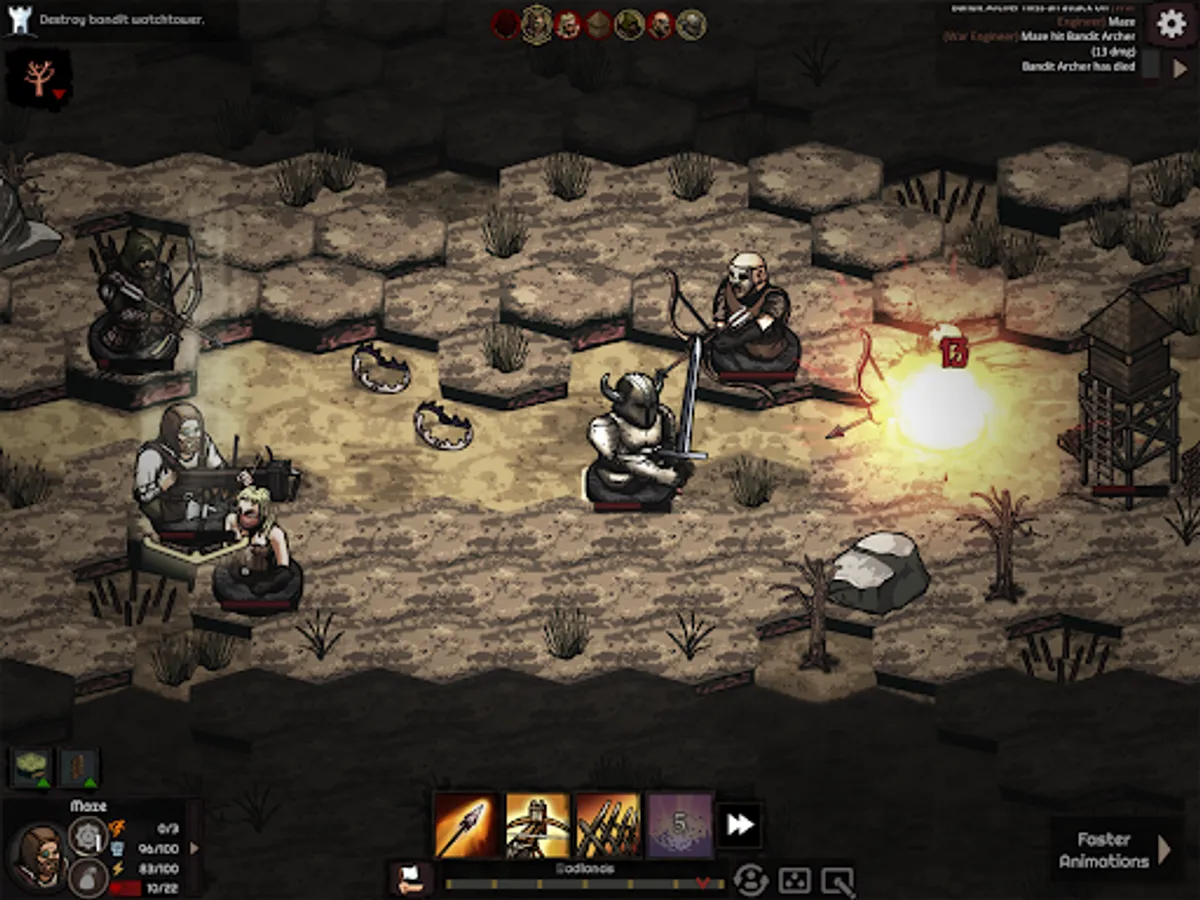
Task: Activate the flaming spear shot ability
Action: (465, 825)
